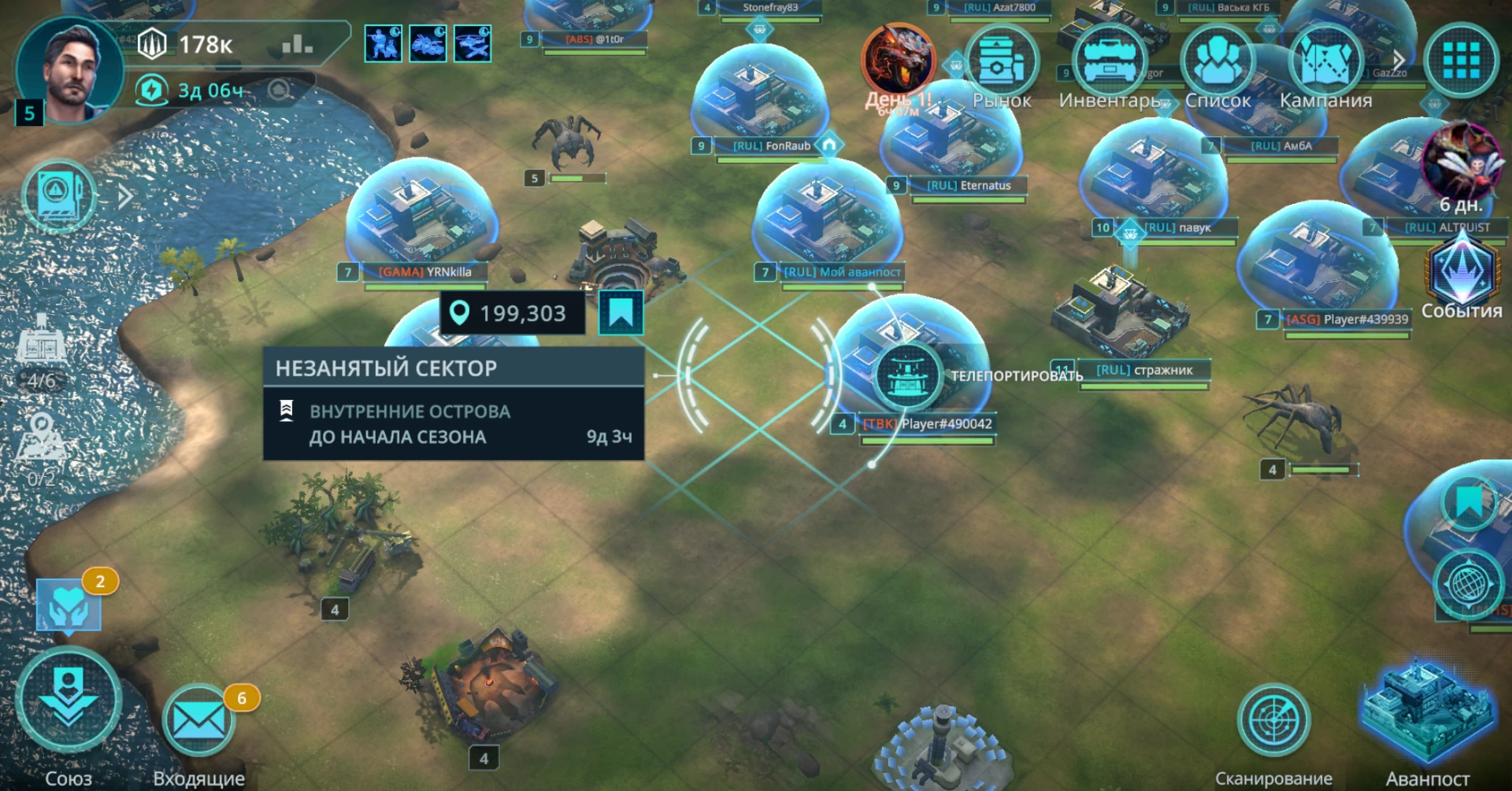Start Сканирование radar scan

tap(1273, 720)
